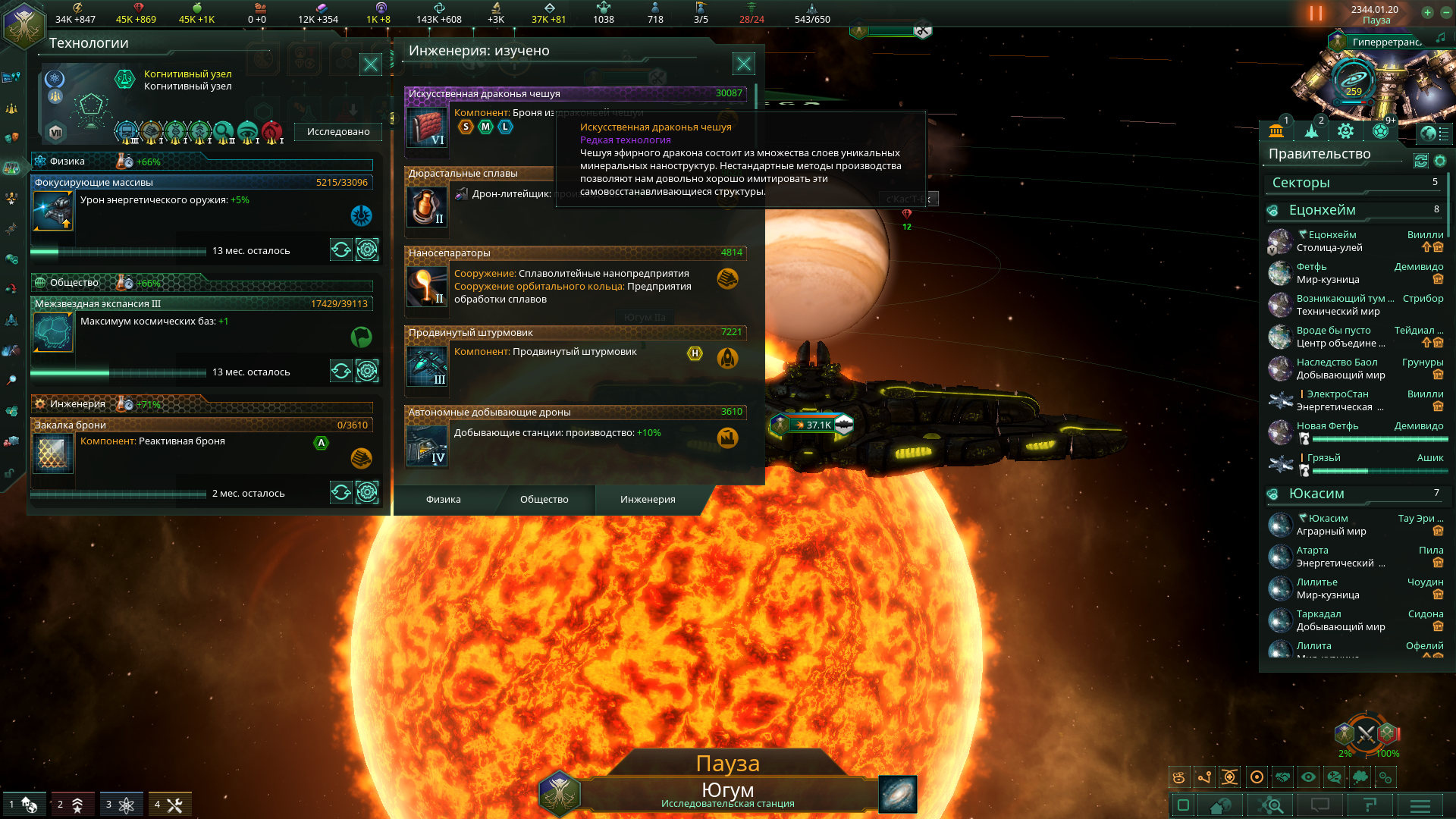Viewport: 1456px width, 819px height.
Task: Click the Исследовано button
Action: click(x=338, y=131)
